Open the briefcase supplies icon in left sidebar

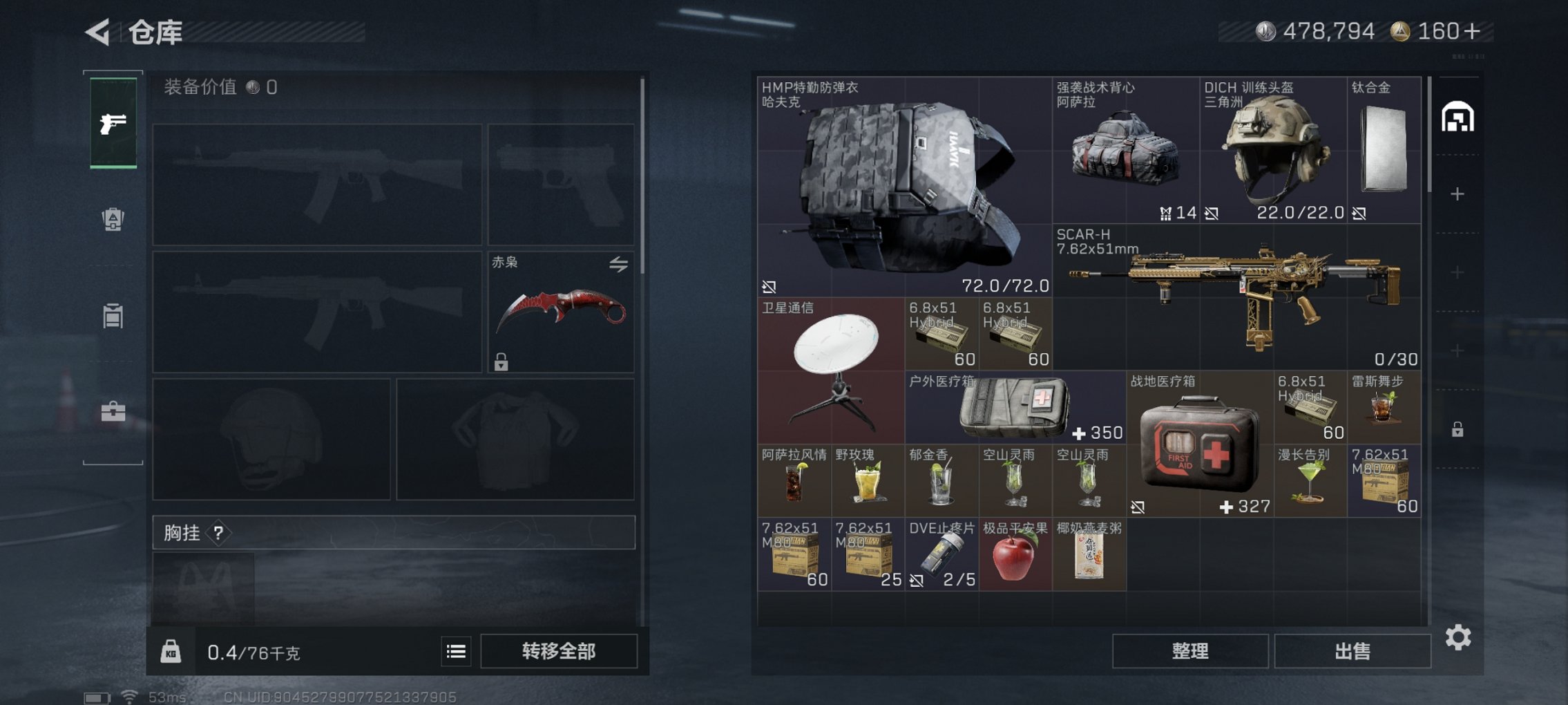click(x=114, y=409)
